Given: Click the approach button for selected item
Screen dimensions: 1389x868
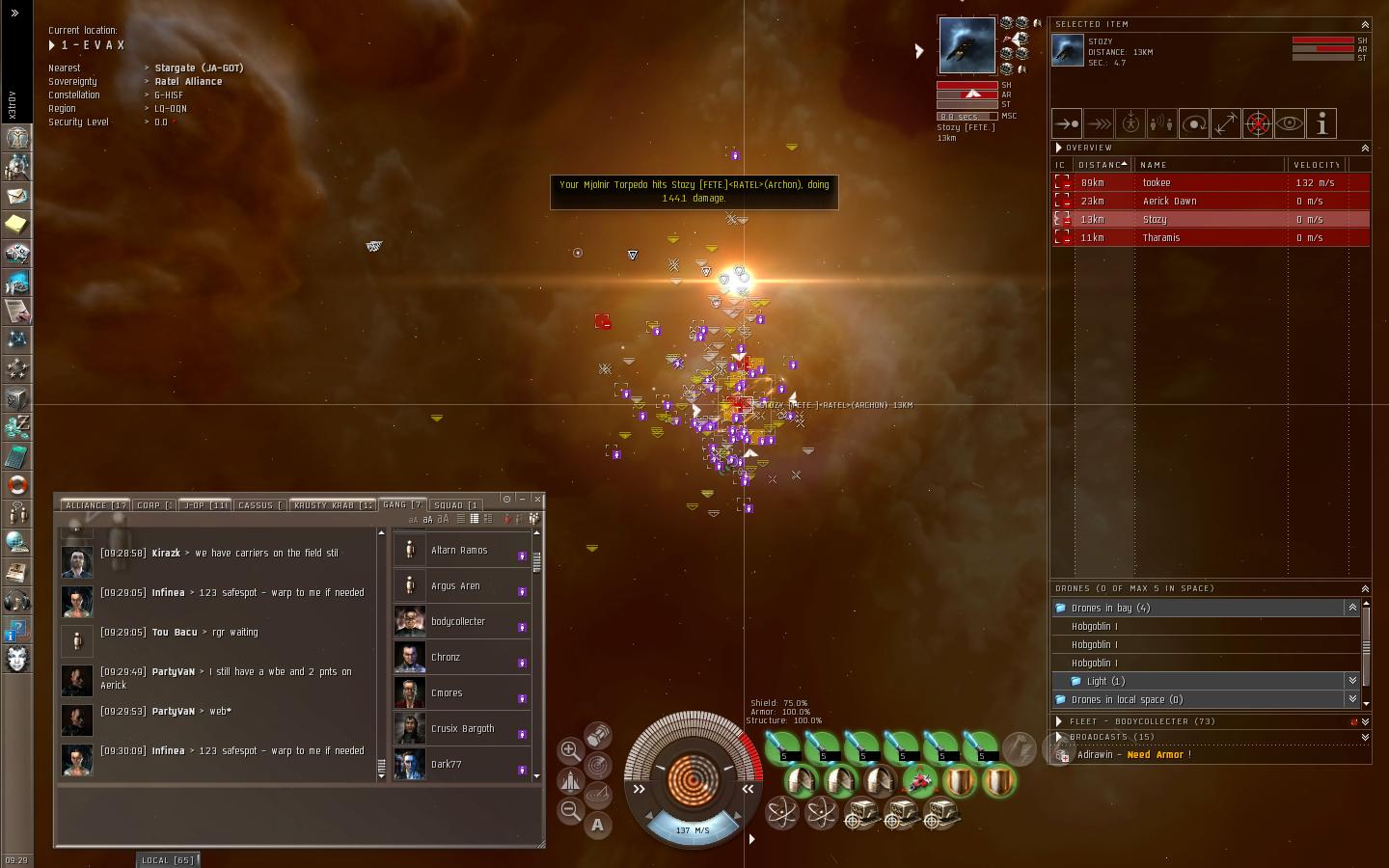Looking at the screenshot, I should click(1067, 123).
